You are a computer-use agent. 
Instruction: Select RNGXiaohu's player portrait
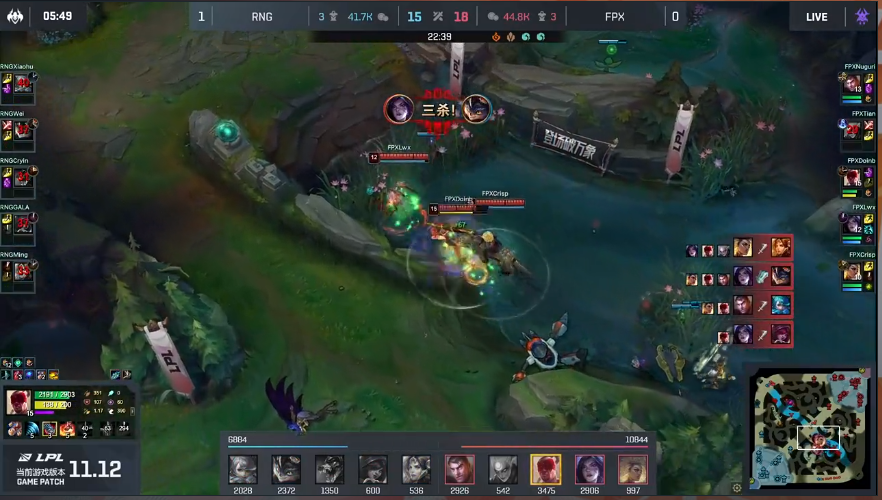tap(22, 85)
